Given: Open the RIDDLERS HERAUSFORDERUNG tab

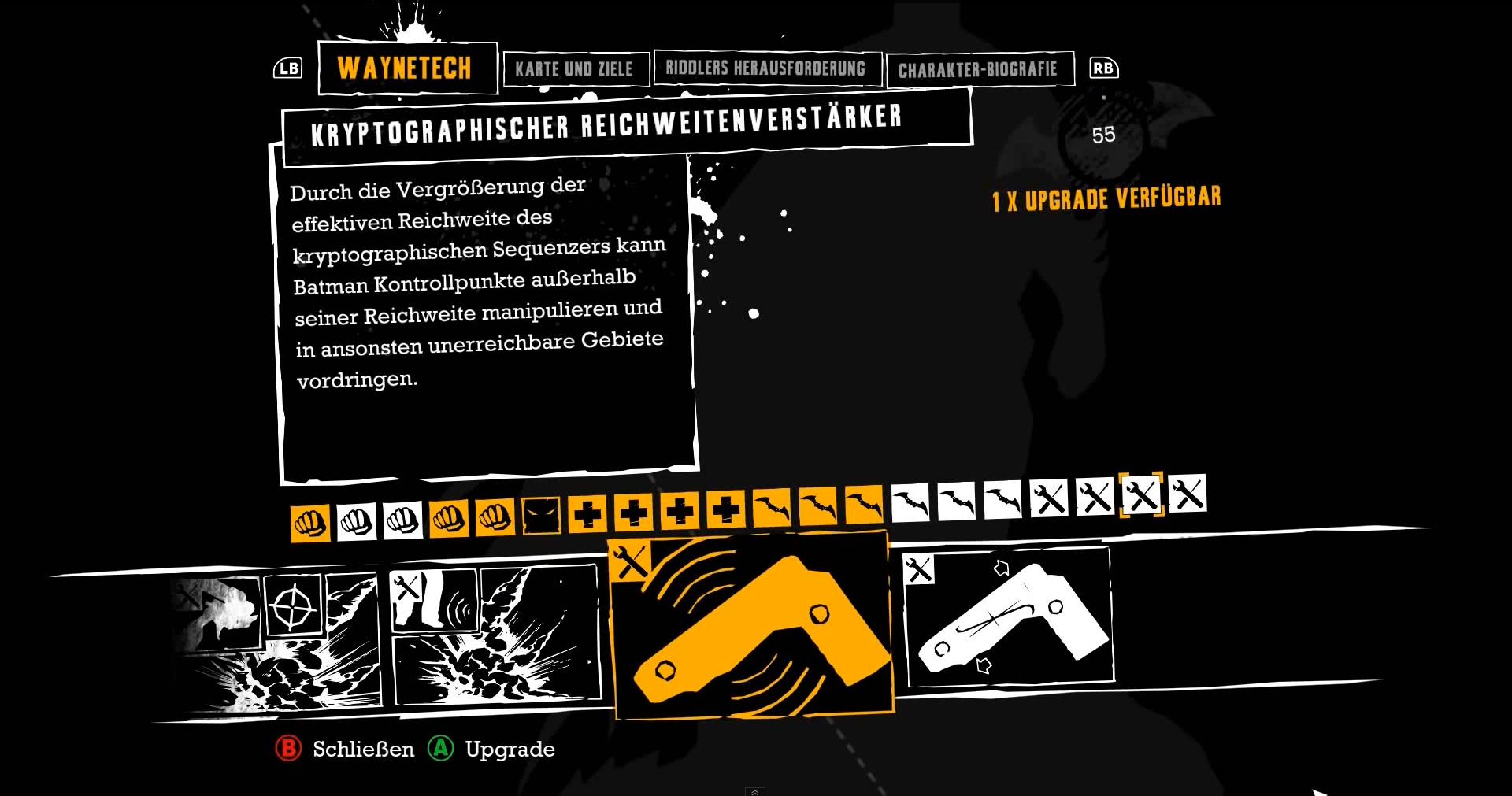Looking at the screenshot, I should pyautogui.click(x=768, y=68).
